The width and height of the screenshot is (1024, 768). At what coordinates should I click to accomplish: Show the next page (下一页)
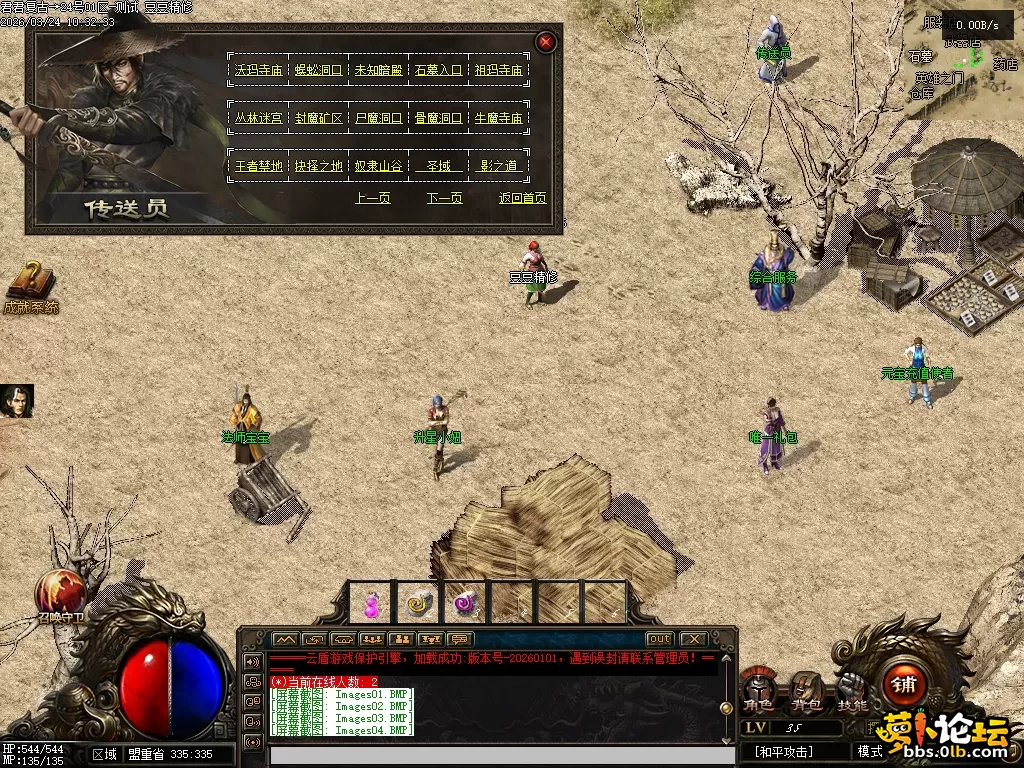pyautogui.click(x=445, y=198)
